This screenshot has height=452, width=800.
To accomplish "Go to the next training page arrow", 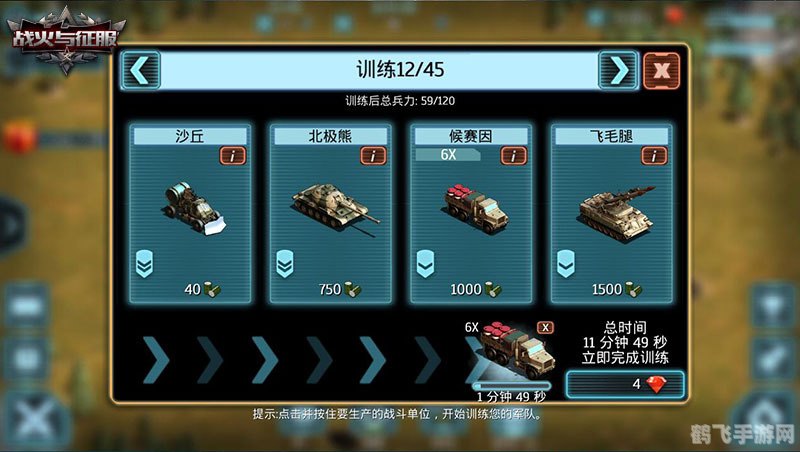I will pos(618,70).
